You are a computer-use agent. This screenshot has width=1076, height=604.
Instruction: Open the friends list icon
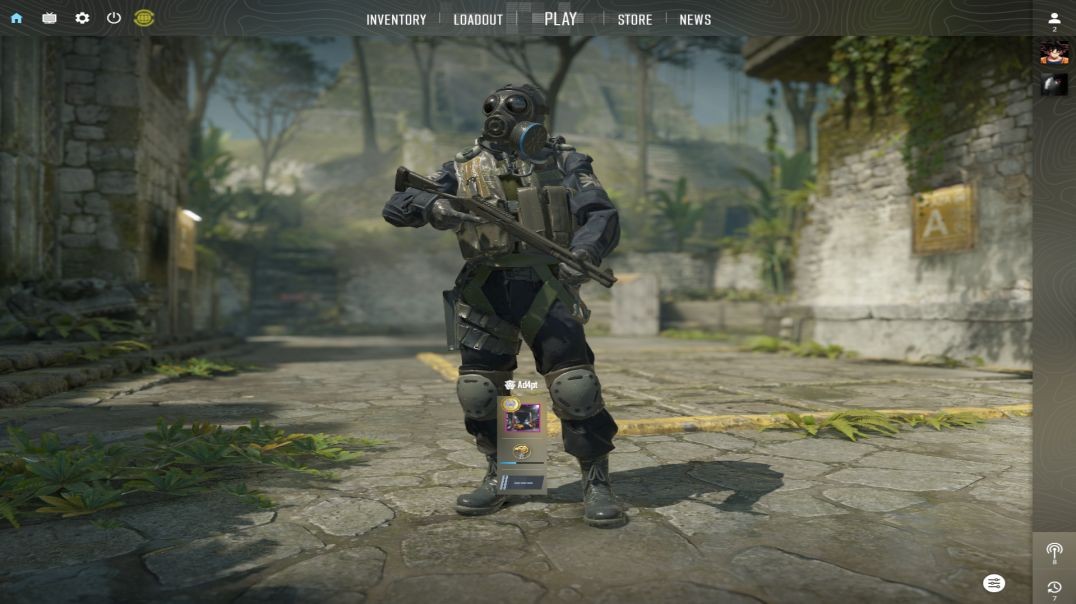click(x=1054, y=19)
